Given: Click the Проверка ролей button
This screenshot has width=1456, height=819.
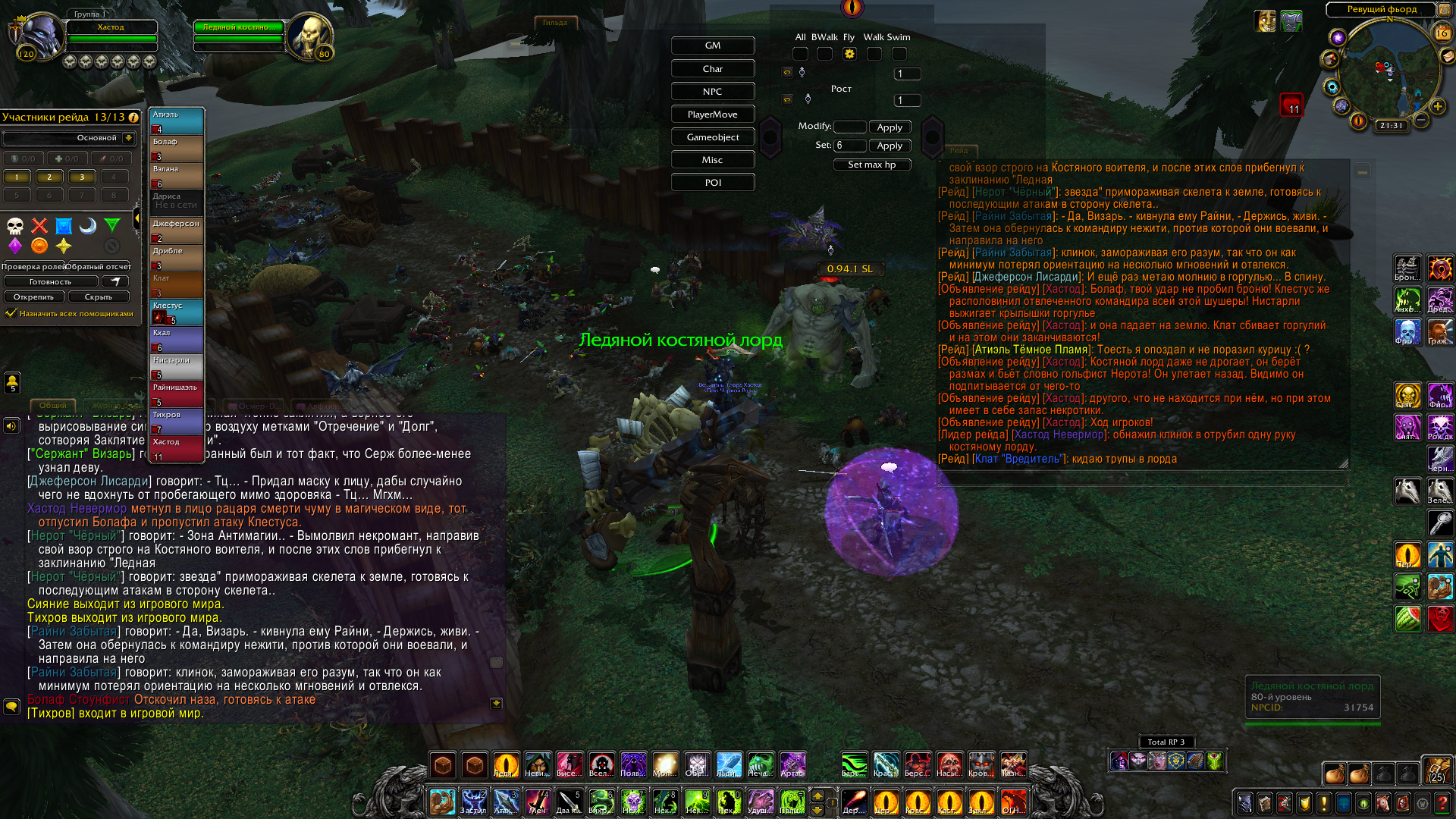Looking at the screenshot, I should tap(33, 267).
